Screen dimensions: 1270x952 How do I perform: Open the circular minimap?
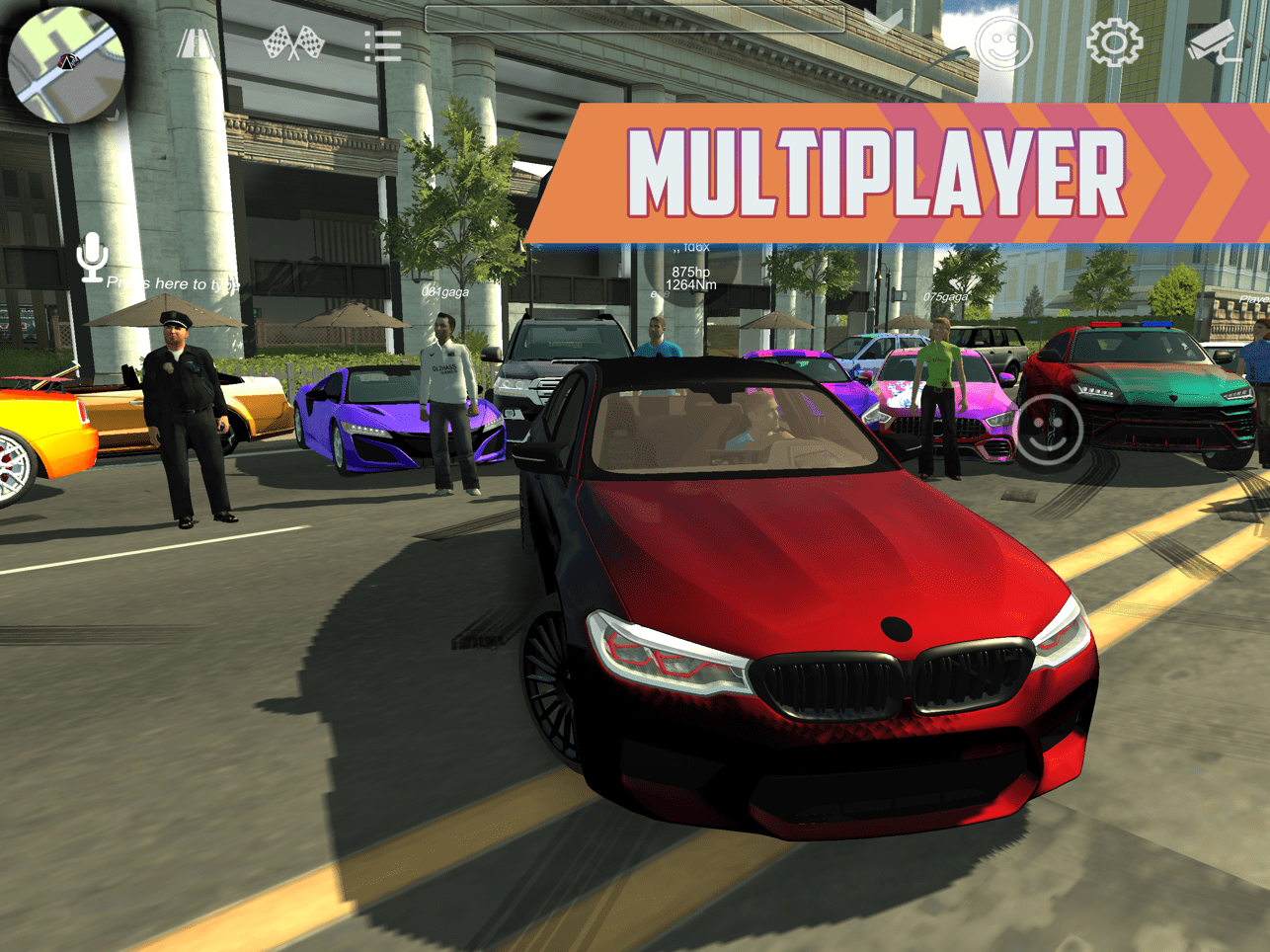(x=65, y=63)
